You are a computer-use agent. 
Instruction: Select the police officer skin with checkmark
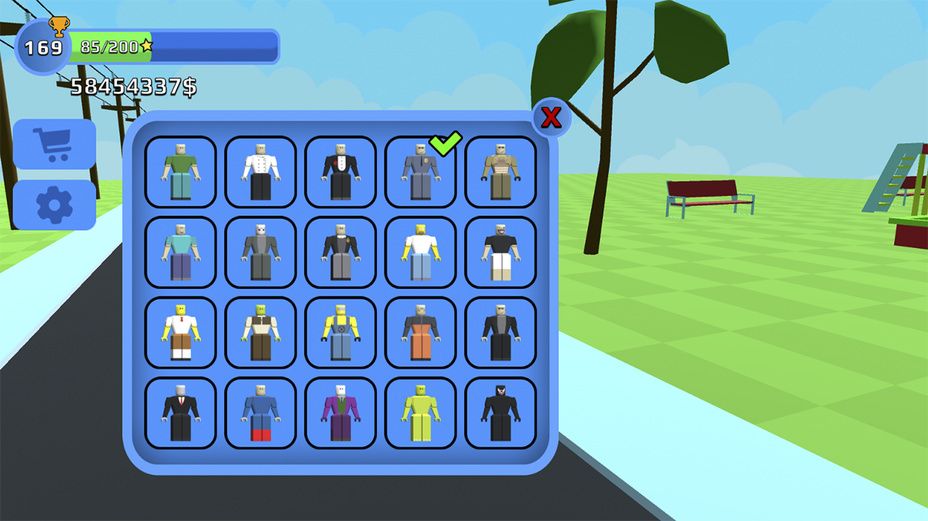point(421,172)
